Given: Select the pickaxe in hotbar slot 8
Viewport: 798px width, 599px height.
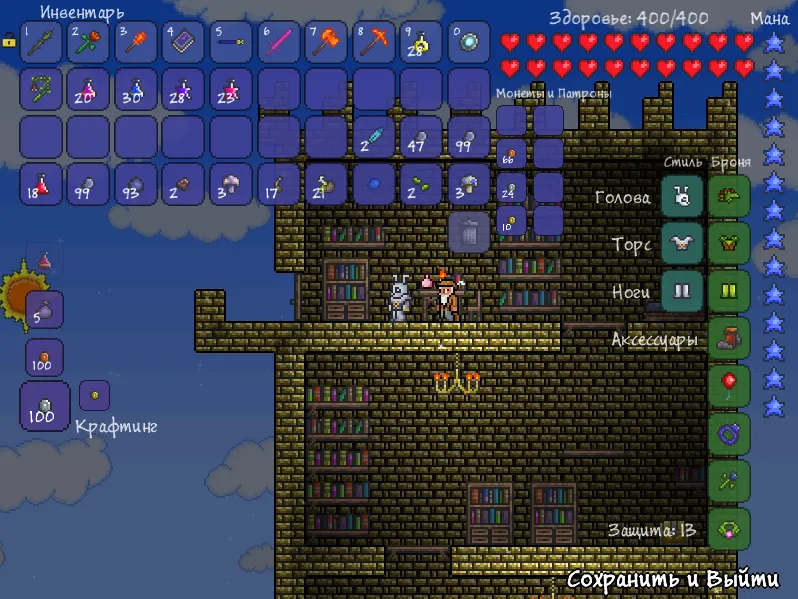Looking at the screenshot, I should [374, 42].
